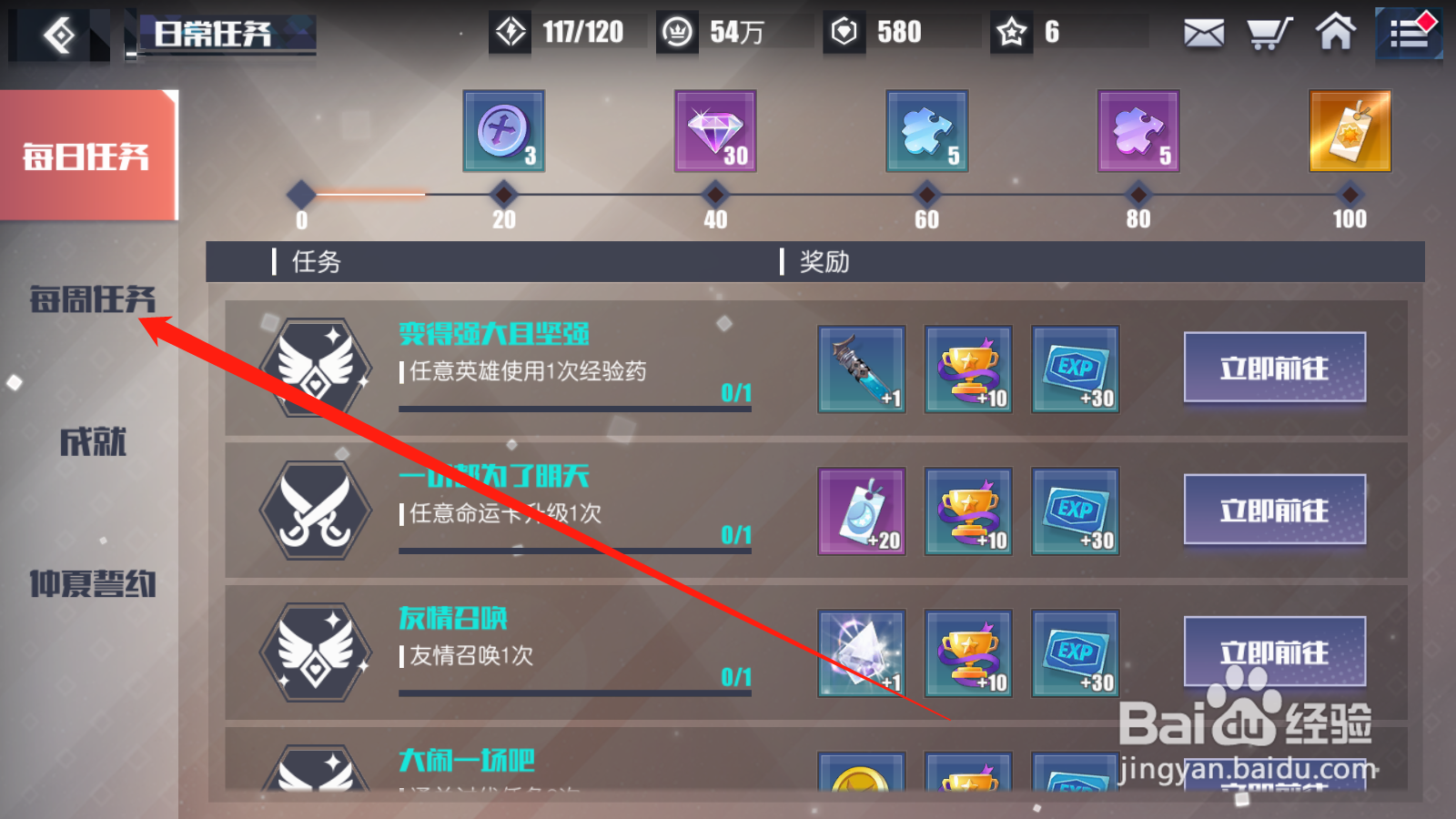
Task: Click the home icon in top bar
Action: [1334, 32]
